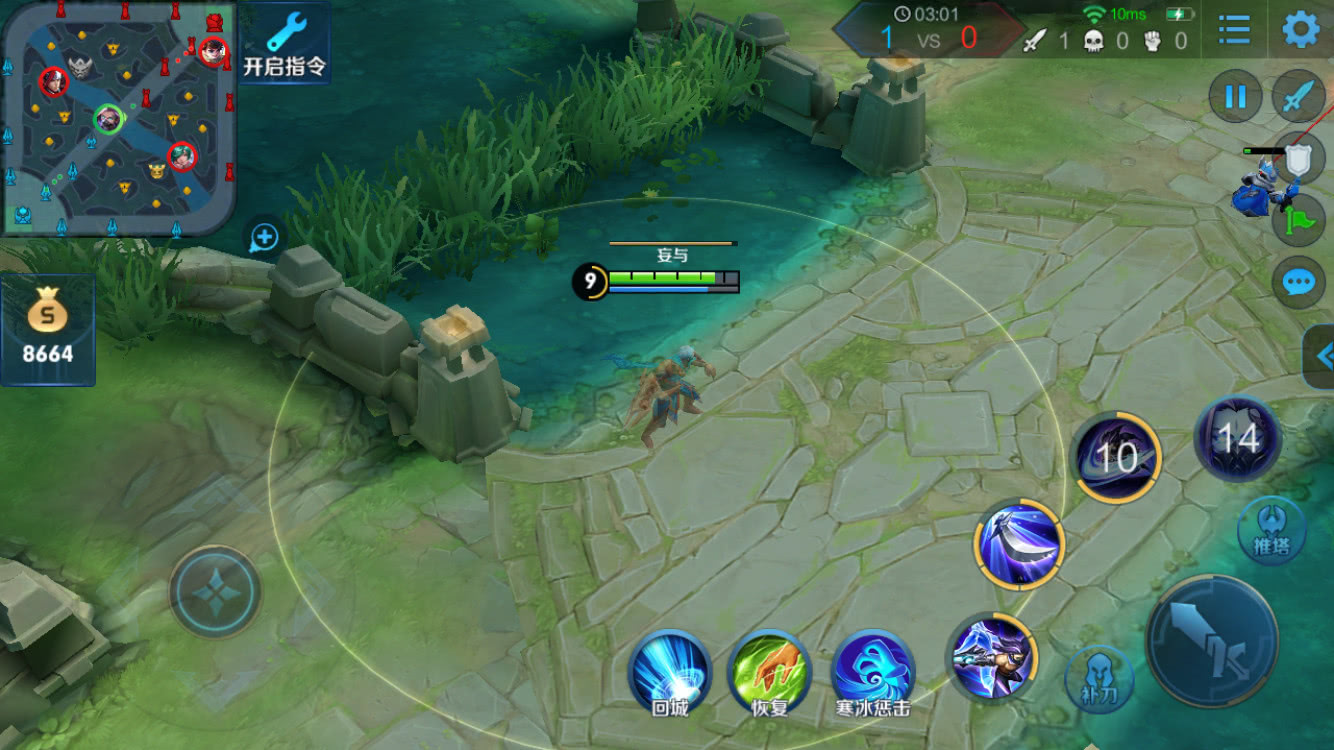Image resolution: width=1334 pixels, height=750 pixels.
Task: Use the 恢复 heal spell
Action: (769, 671)
